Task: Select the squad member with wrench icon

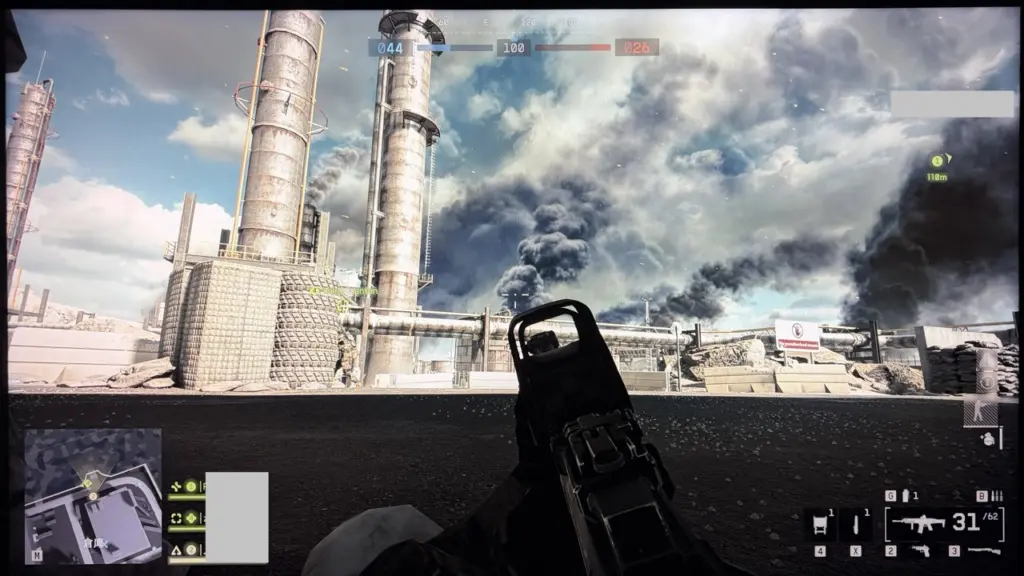Action: 176,486
